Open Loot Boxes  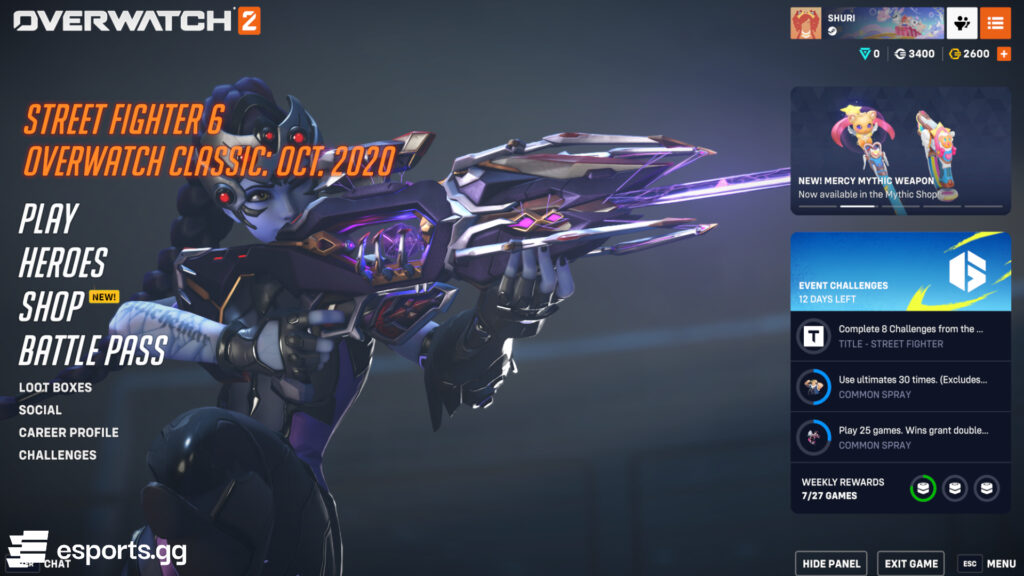[x=55, y=388]
